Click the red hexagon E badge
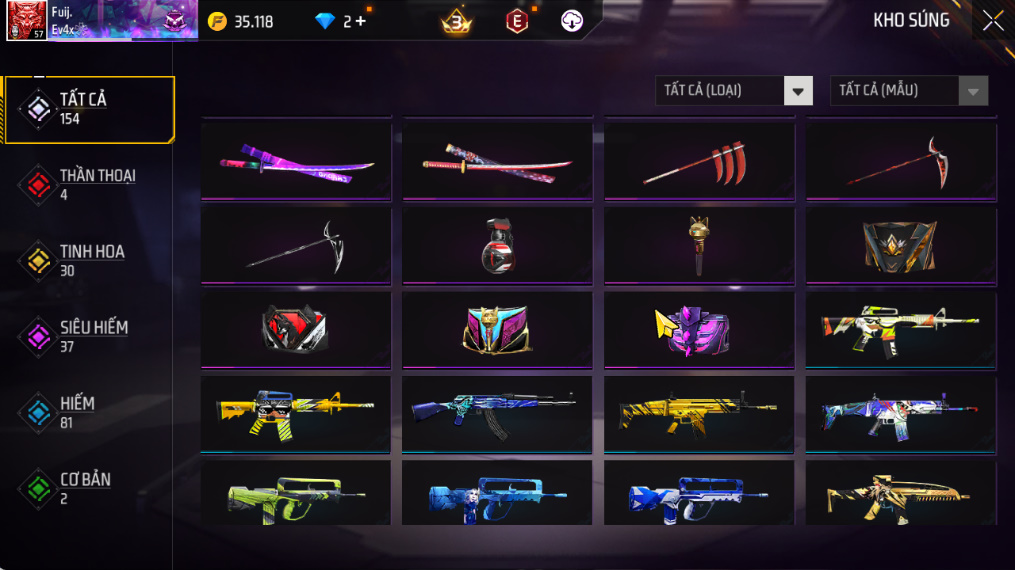This screenshot has height=570, width=1015. click(517, 21)
